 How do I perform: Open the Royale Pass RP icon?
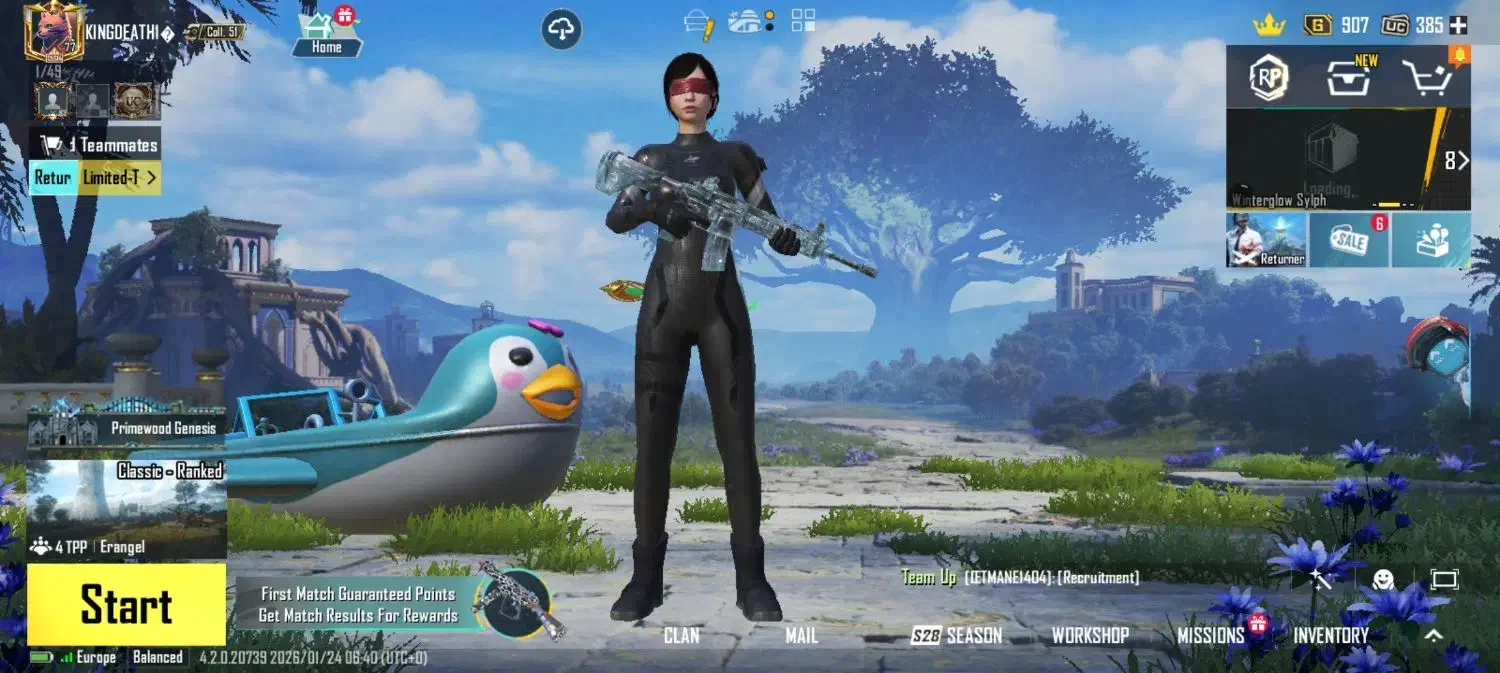coord(1269,77)
